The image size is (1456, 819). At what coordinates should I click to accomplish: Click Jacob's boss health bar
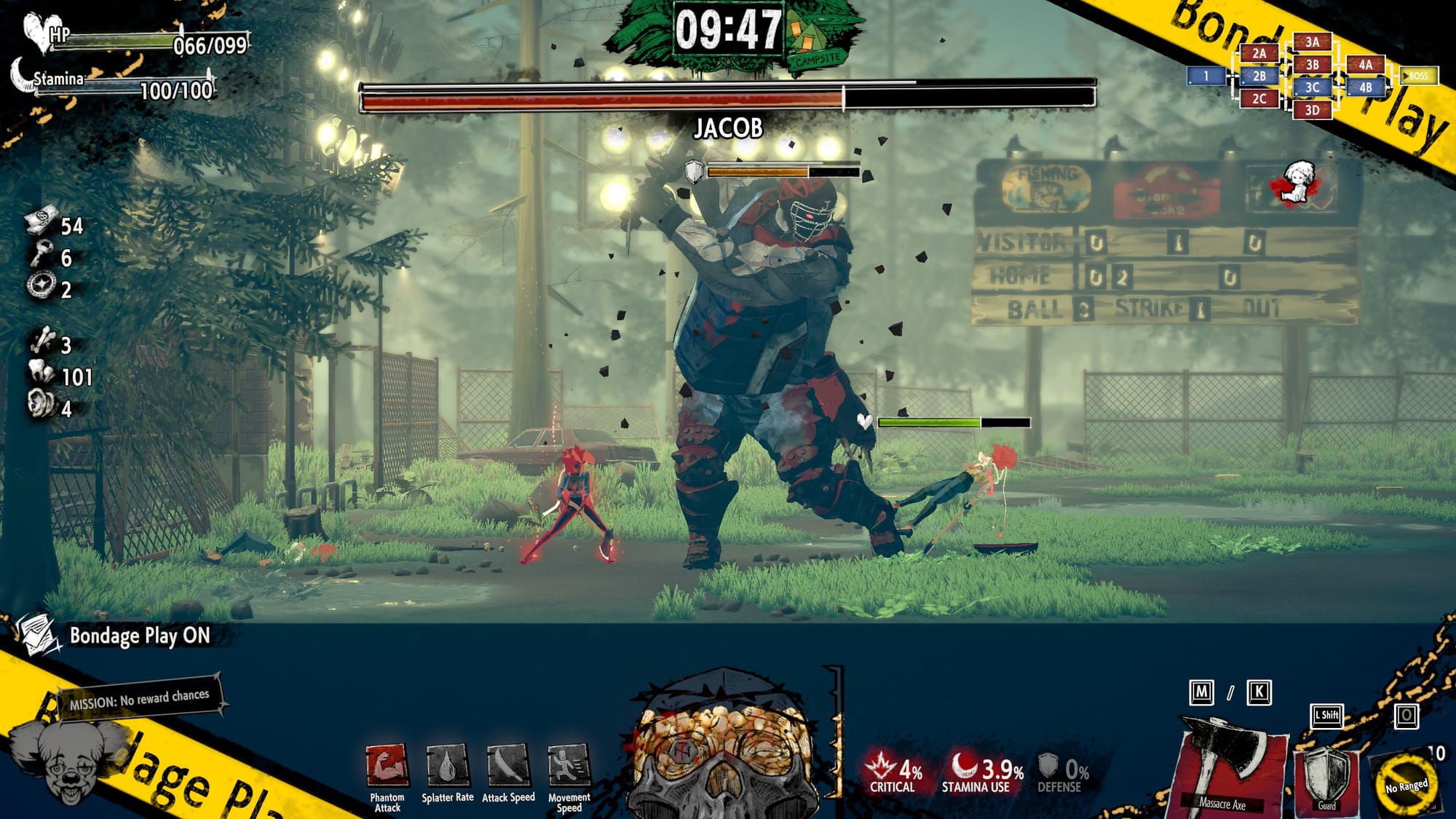[x=728, y=98]
